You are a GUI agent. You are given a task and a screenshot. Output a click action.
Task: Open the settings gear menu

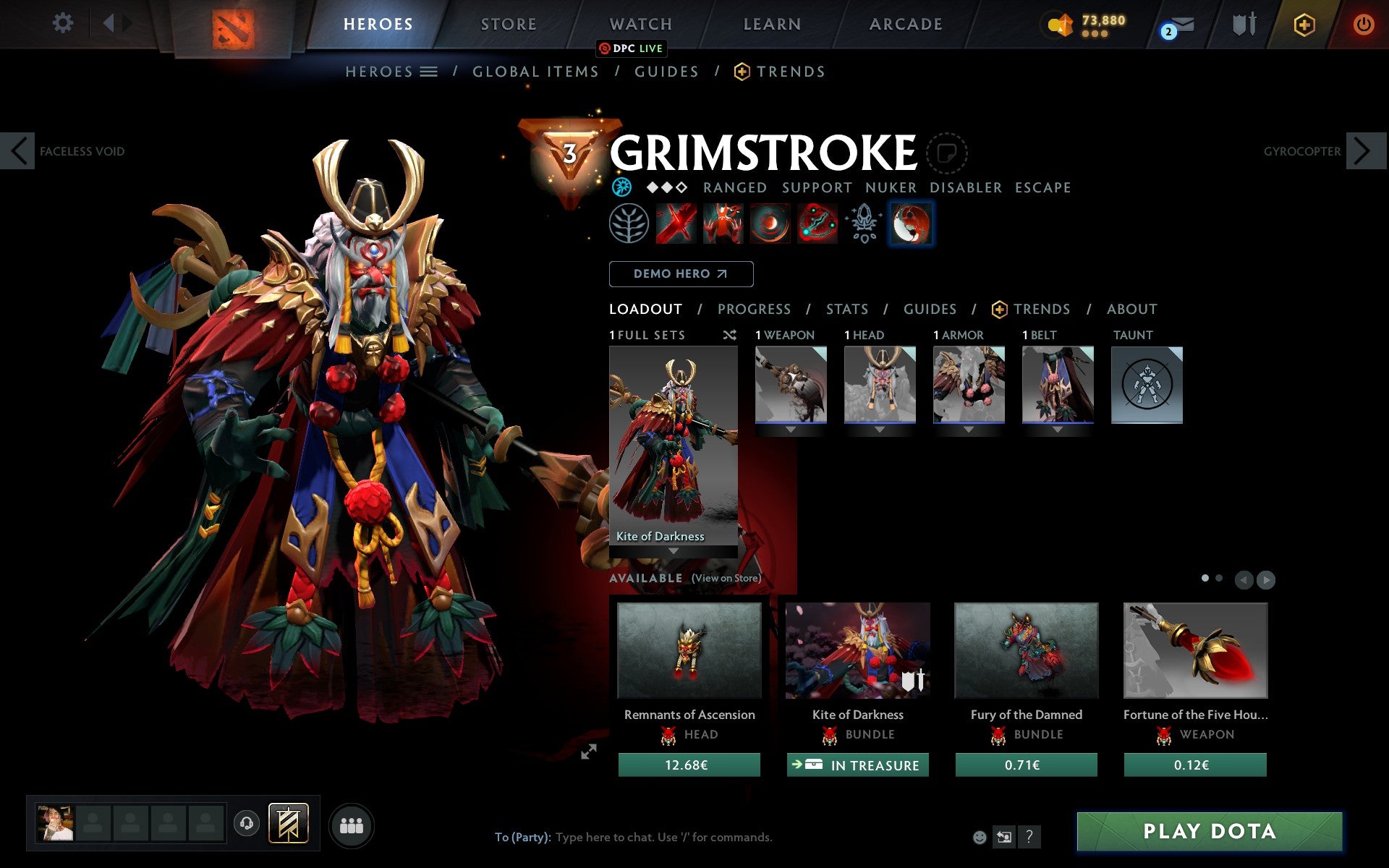[x=64, y=23]
